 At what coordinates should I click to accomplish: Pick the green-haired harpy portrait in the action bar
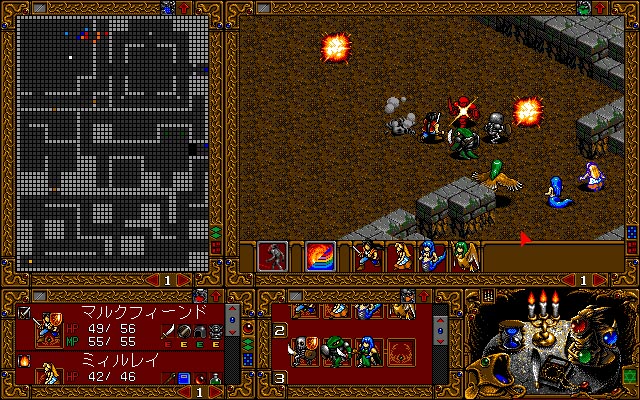point(464,256)
